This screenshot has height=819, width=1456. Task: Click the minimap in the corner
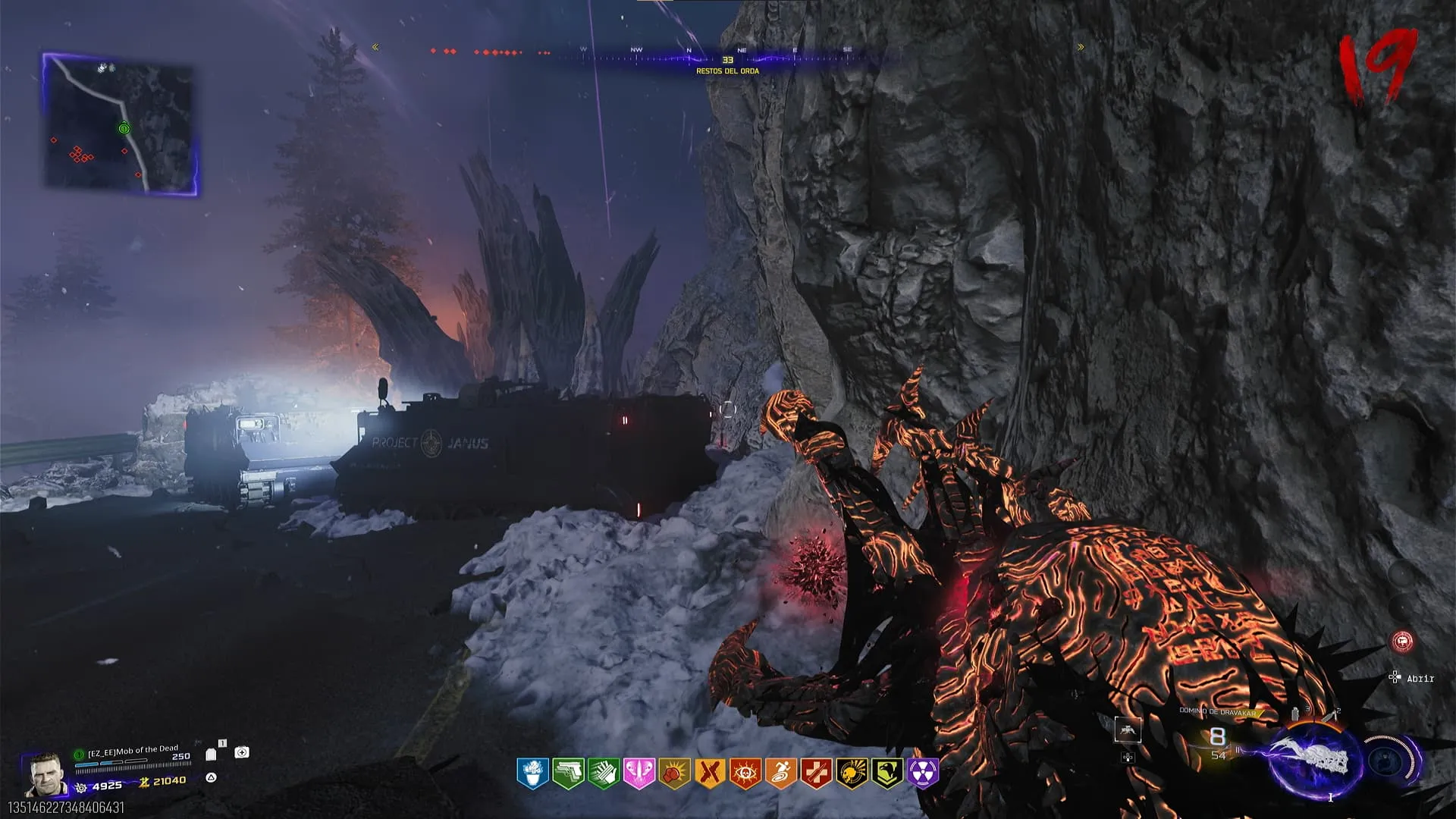(120, 124)
